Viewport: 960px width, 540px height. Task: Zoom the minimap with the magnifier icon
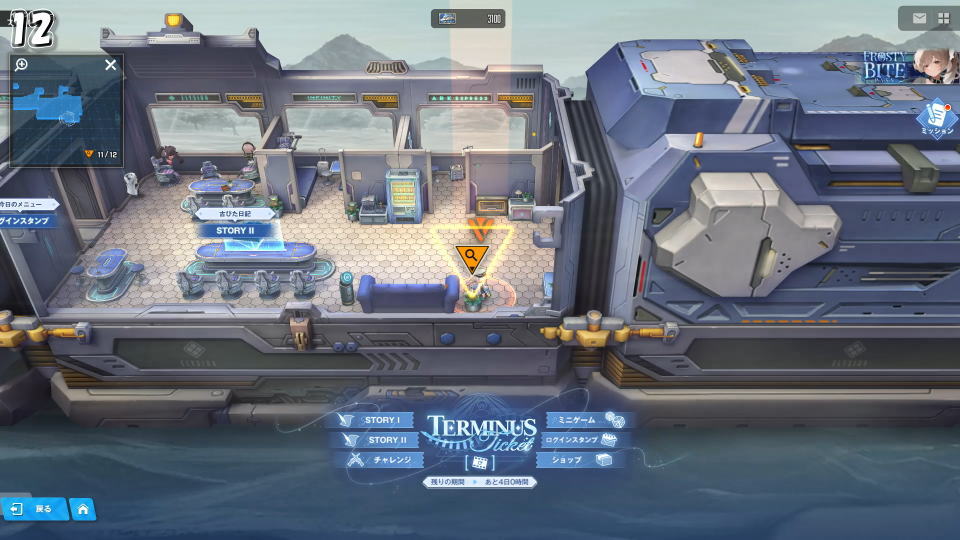coord(22,65)
